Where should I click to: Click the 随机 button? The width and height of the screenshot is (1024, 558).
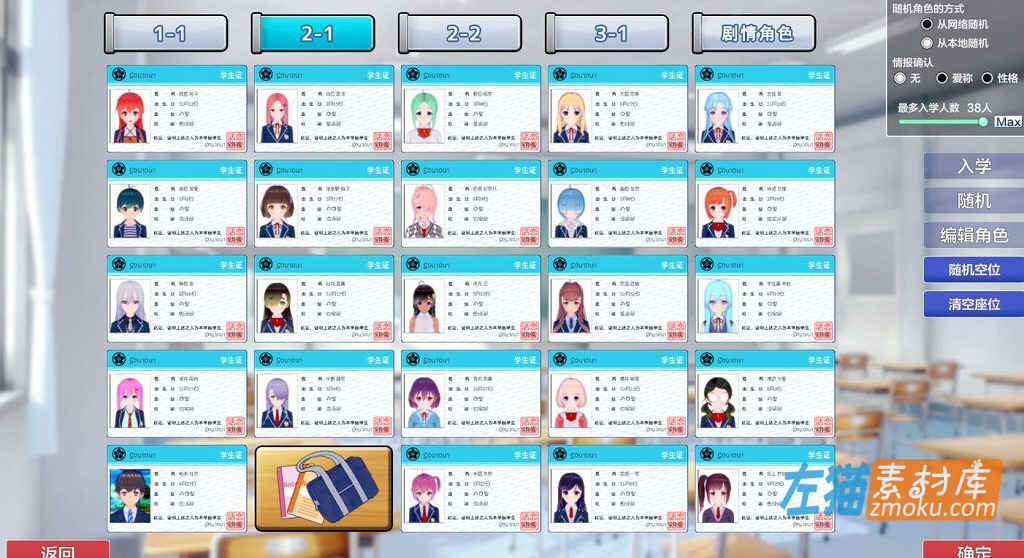pos(973,201)
